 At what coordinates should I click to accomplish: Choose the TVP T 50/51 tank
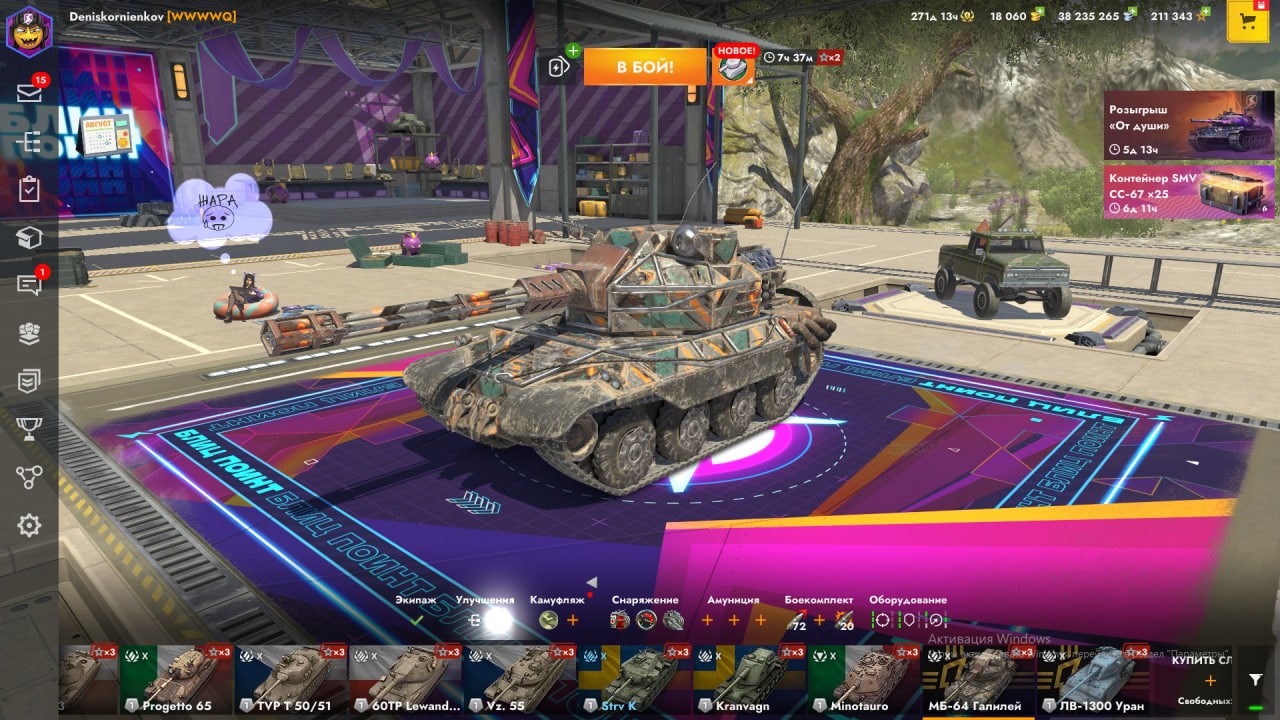click(291, 679)
